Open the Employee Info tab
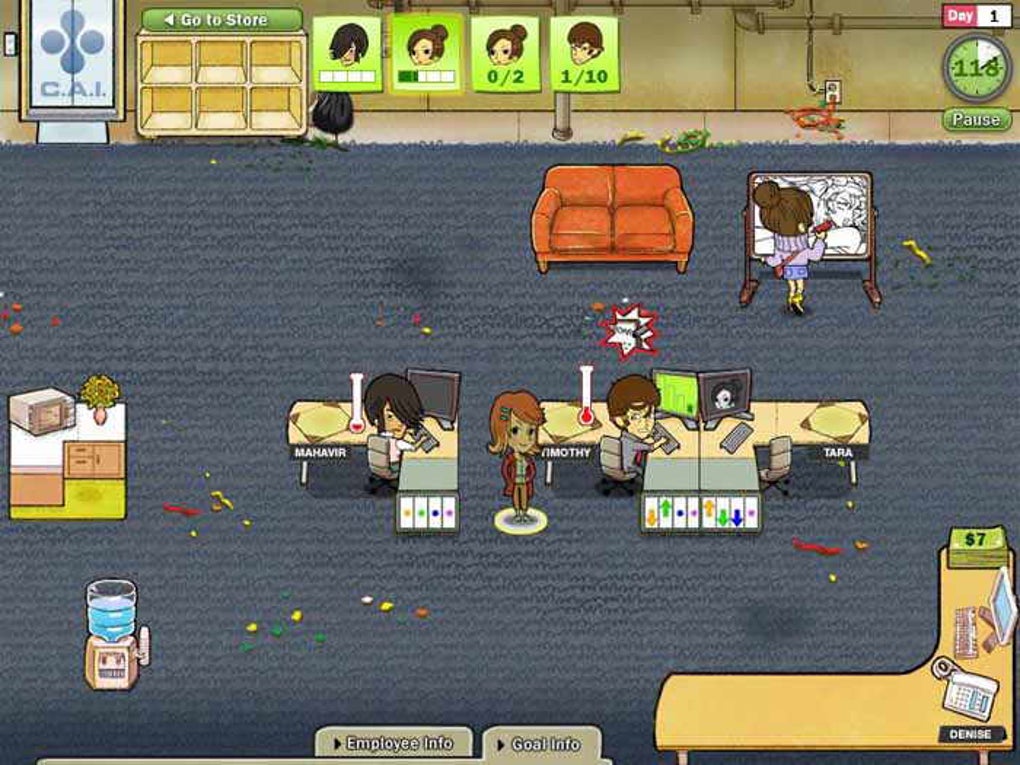The height and width of the screenshot is (765, 1020). pos(397,743)
